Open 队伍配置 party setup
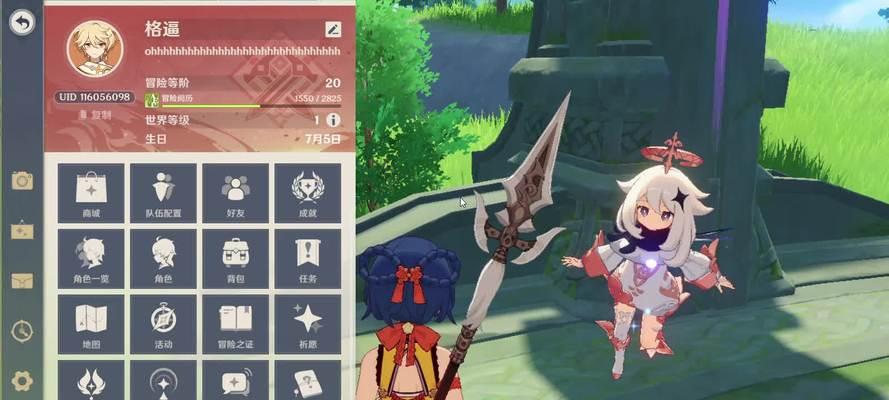Screen dimensions: 889x400 tap(163, 193)
